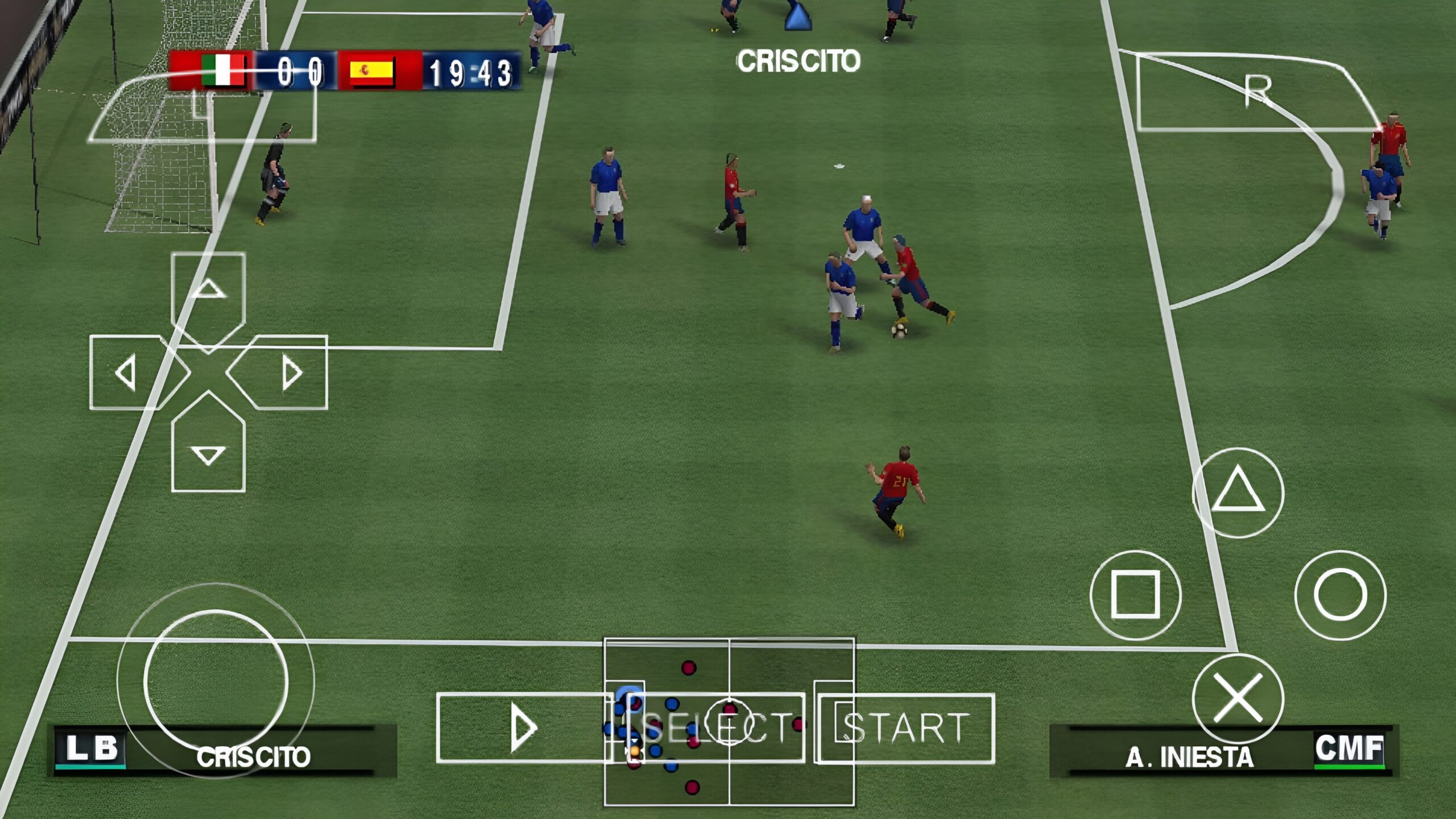Tap the D-pad left arrow

coord(127,373)
